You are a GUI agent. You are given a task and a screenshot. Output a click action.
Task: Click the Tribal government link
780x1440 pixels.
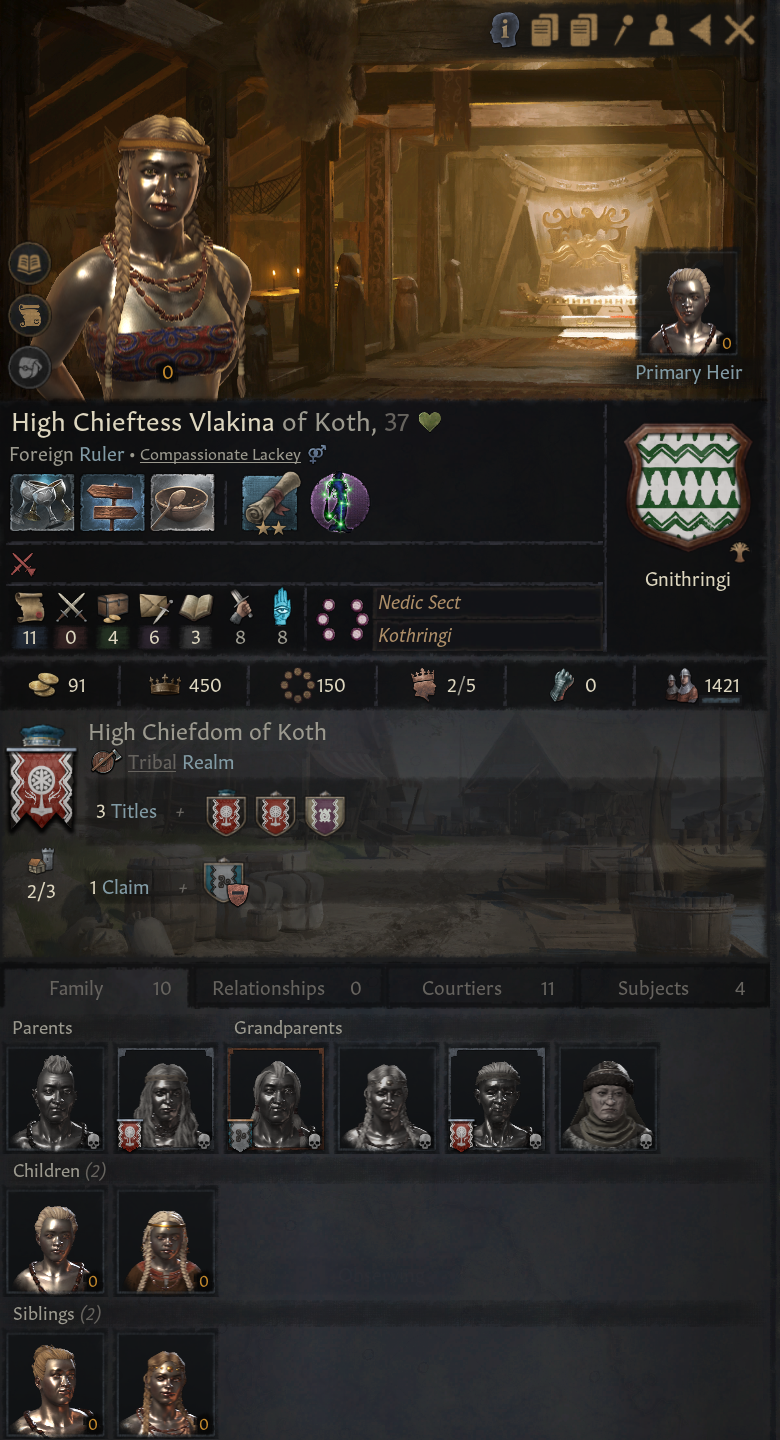[x=152, y=762]
